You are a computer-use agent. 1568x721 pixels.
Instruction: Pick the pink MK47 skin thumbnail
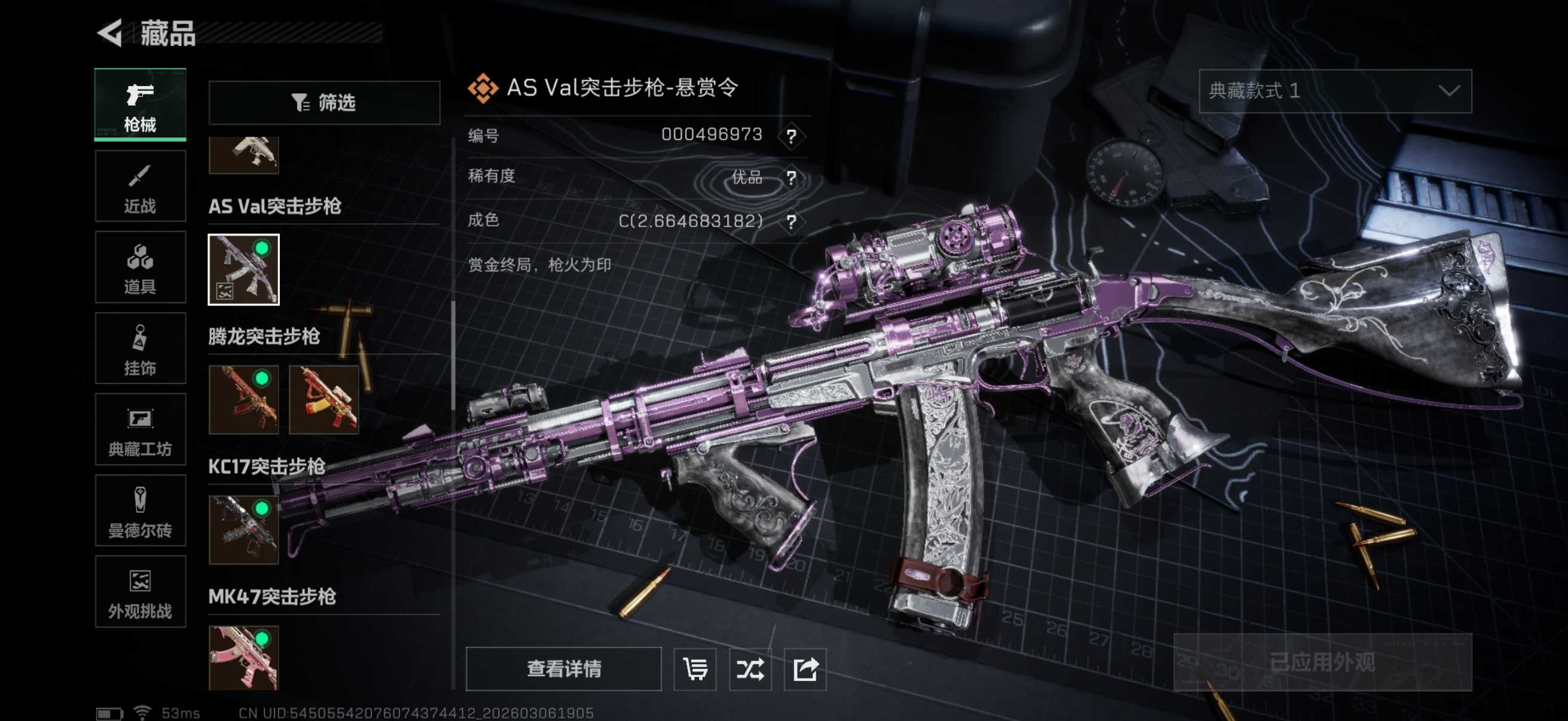coord(243,658)
